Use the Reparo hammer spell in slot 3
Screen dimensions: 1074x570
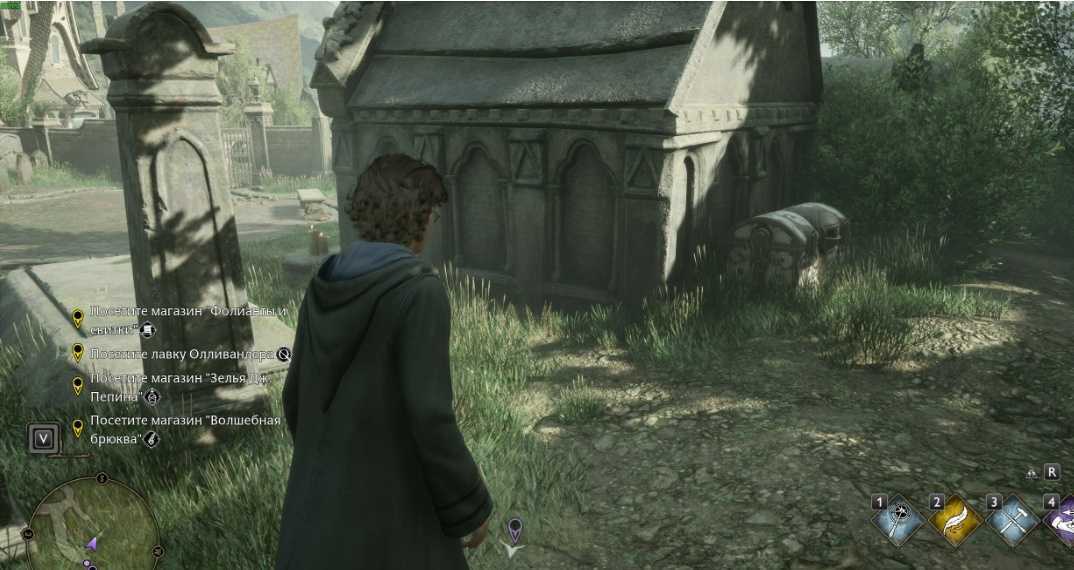coord(1012,520)
